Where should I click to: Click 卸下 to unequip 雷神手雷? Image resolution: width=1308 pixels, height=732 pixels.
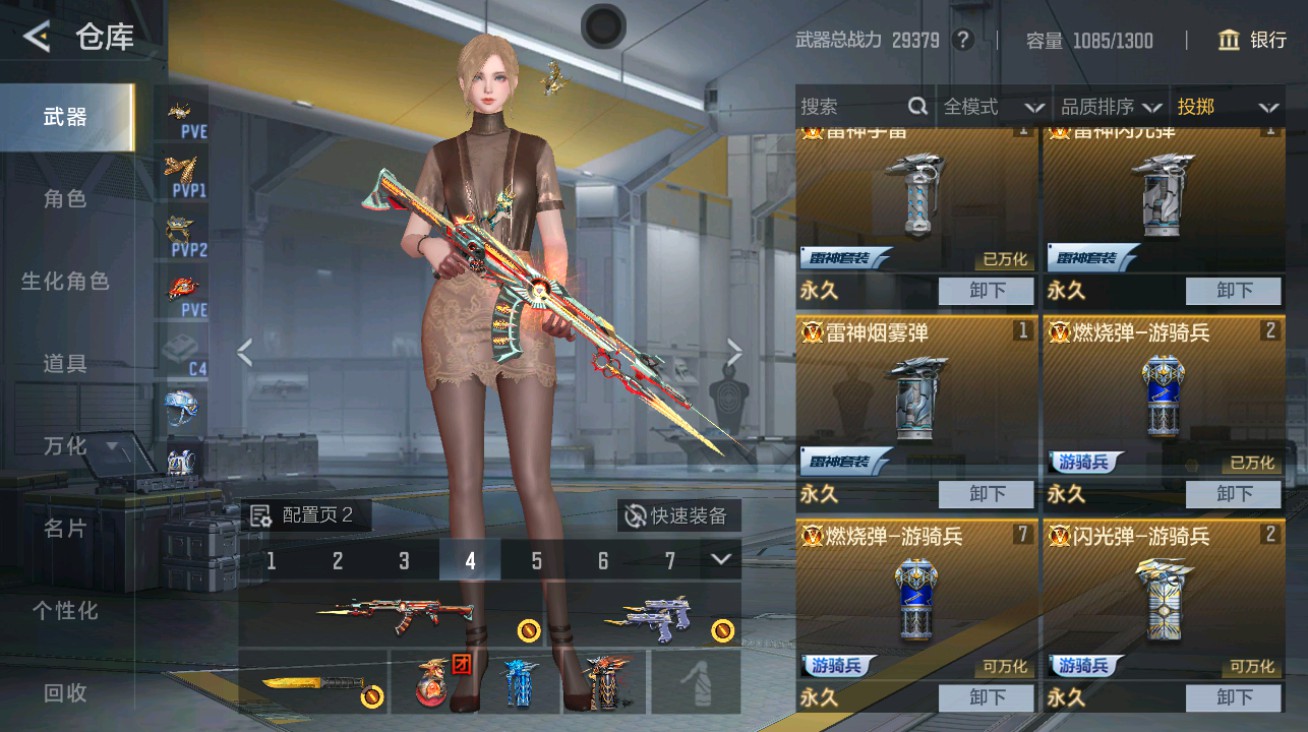pos(987,291)
